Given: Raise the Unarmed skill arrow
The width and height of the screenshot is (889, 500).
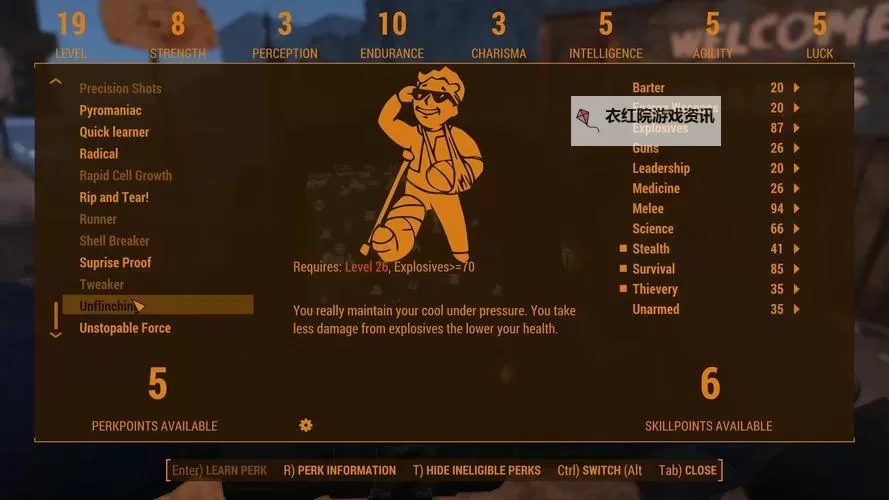Looking at the screenshot, I should point(796,309).
